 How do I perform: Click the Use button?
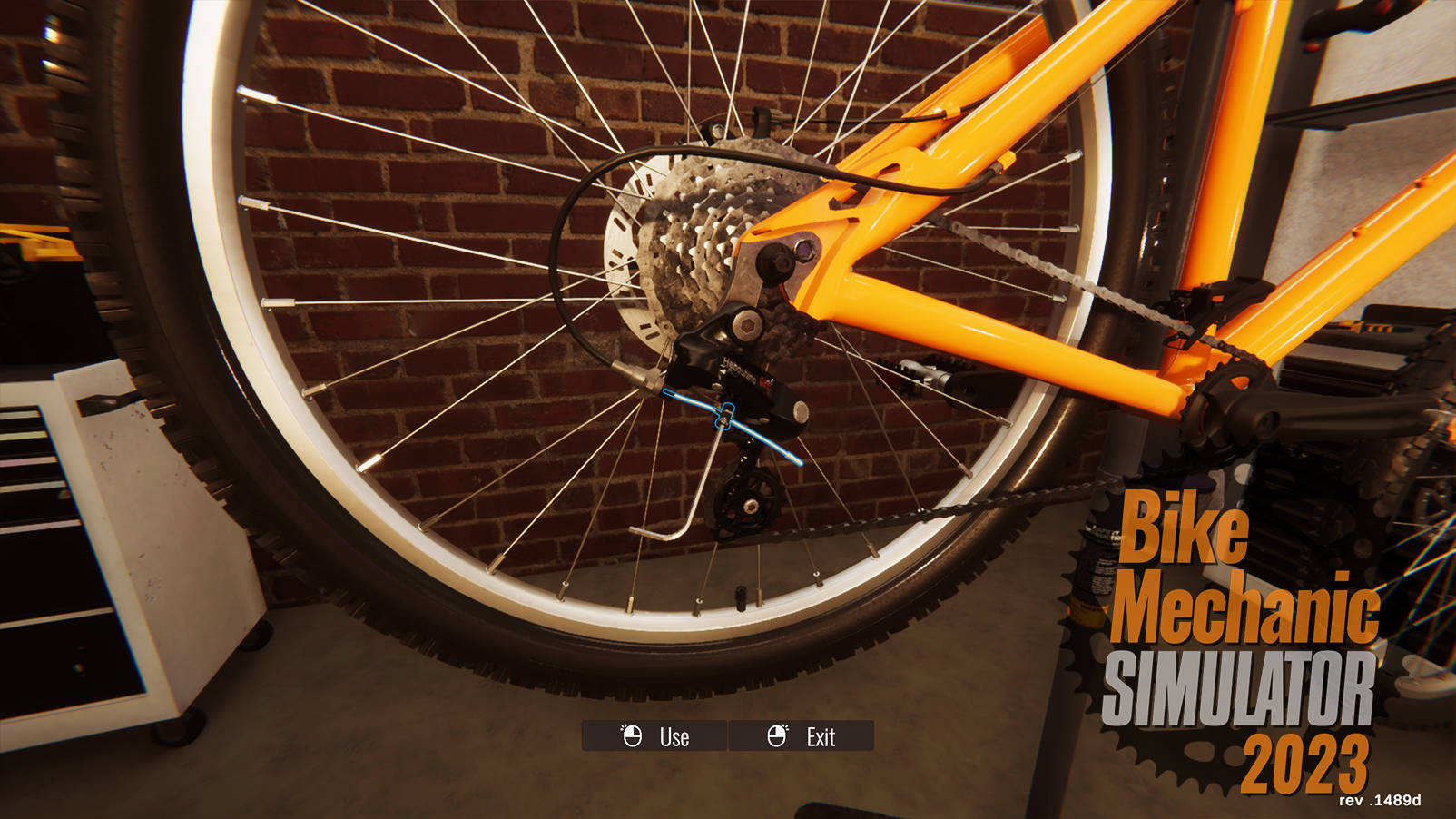[654, 736]
